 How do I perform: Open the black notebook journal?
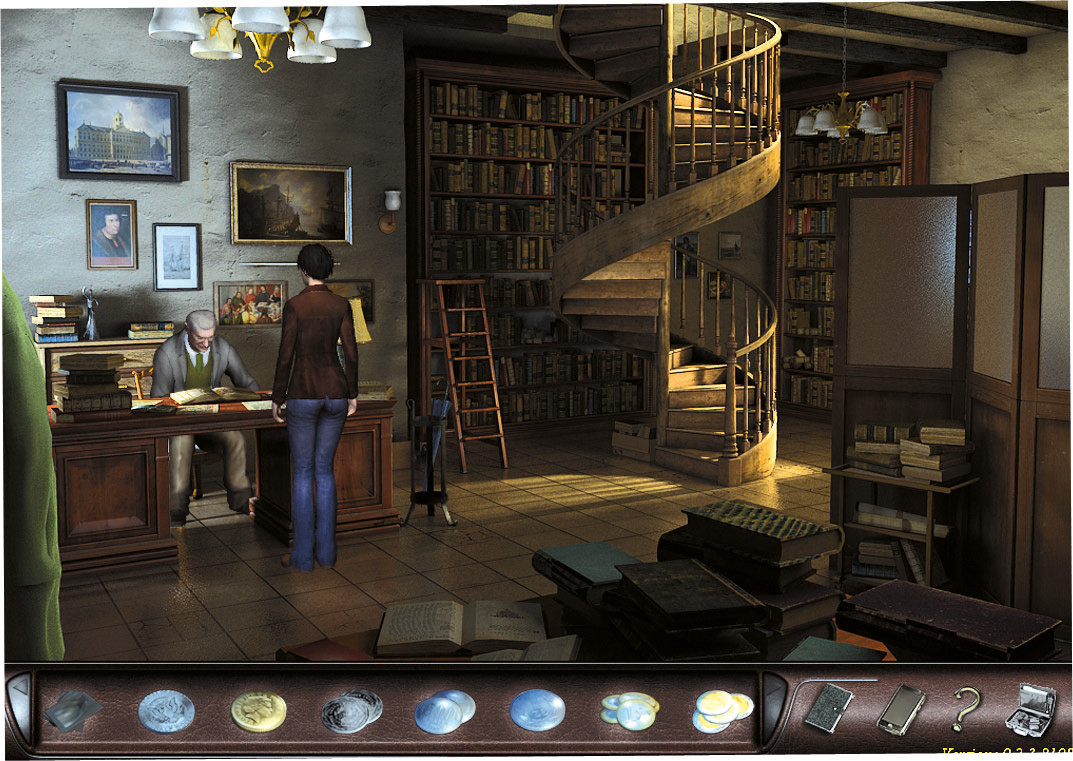pos(829,709)
